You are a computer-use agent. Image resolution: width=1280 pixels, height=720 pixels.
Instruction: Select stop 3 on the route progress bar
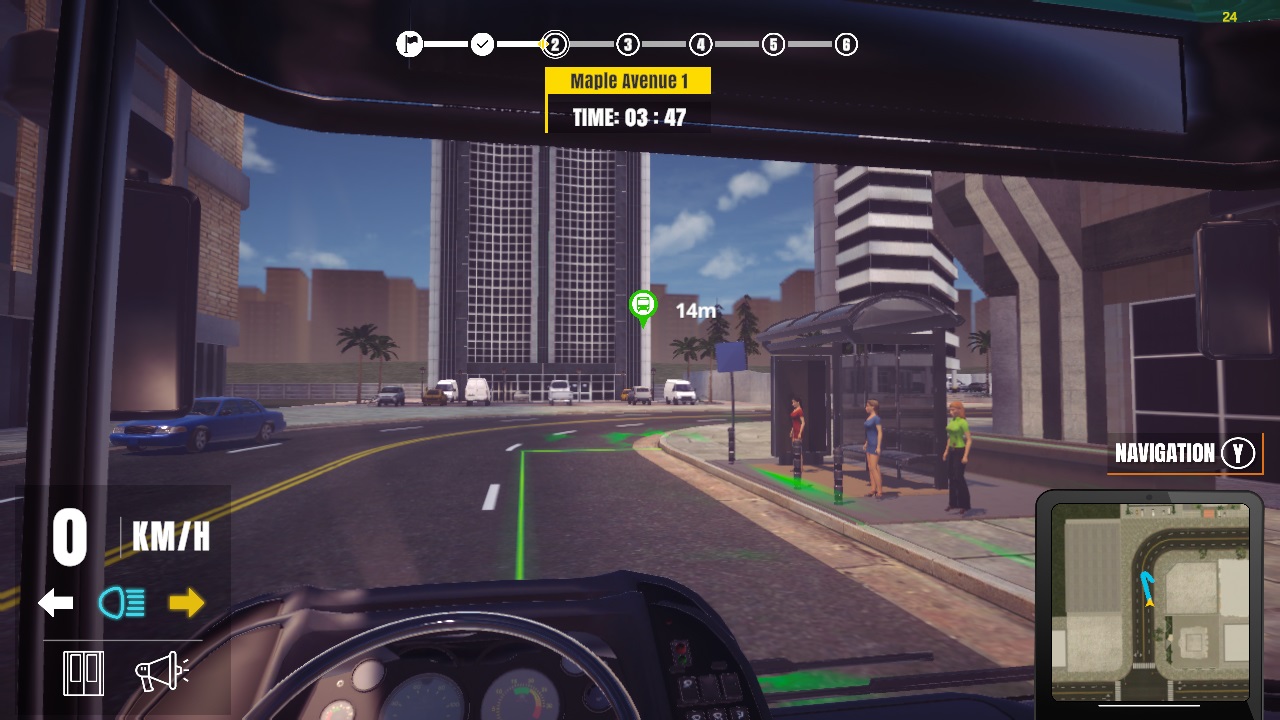click(x=627, y=44)
